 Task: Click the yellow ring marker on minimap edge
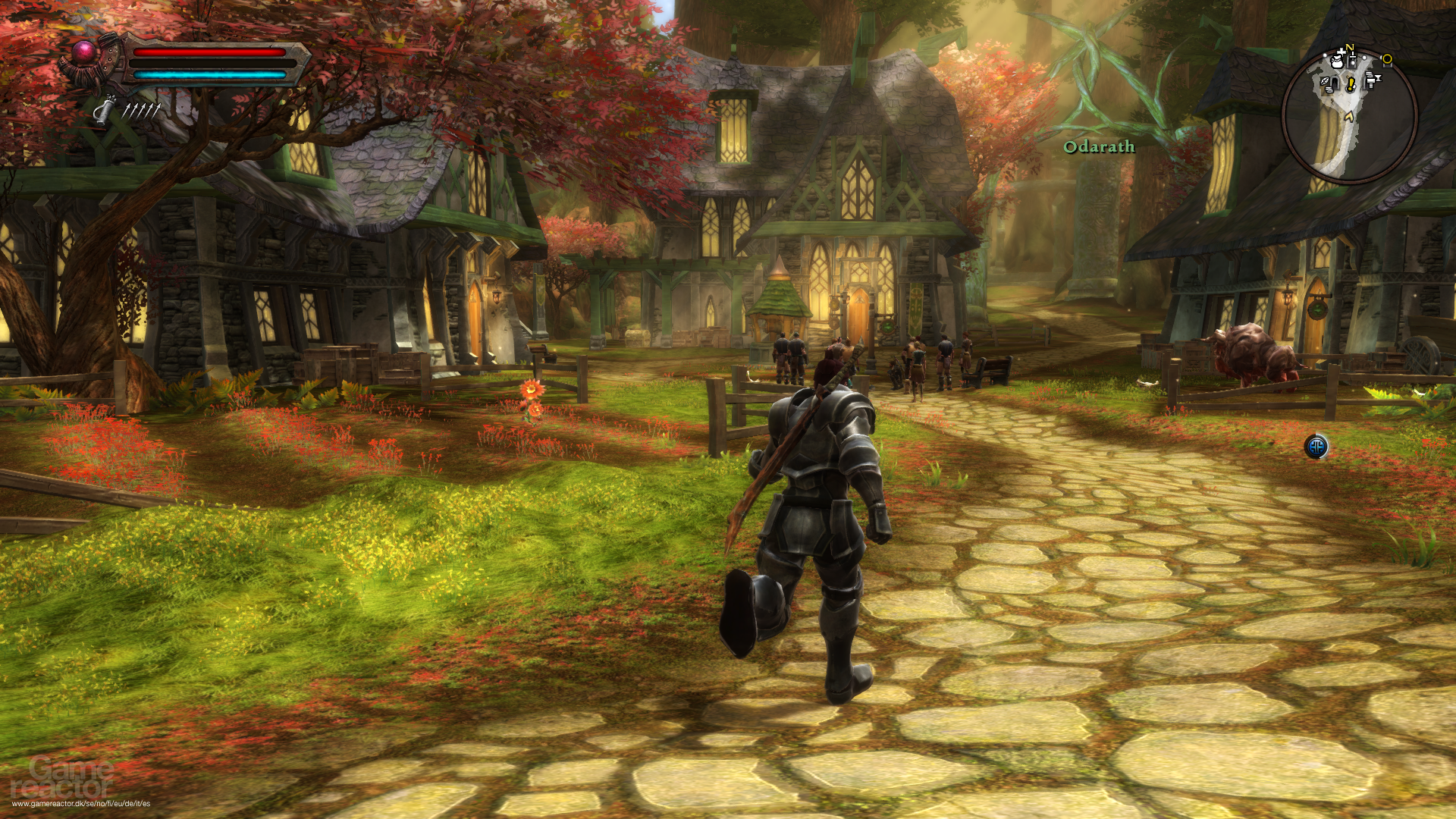[x=1387, y=59]
